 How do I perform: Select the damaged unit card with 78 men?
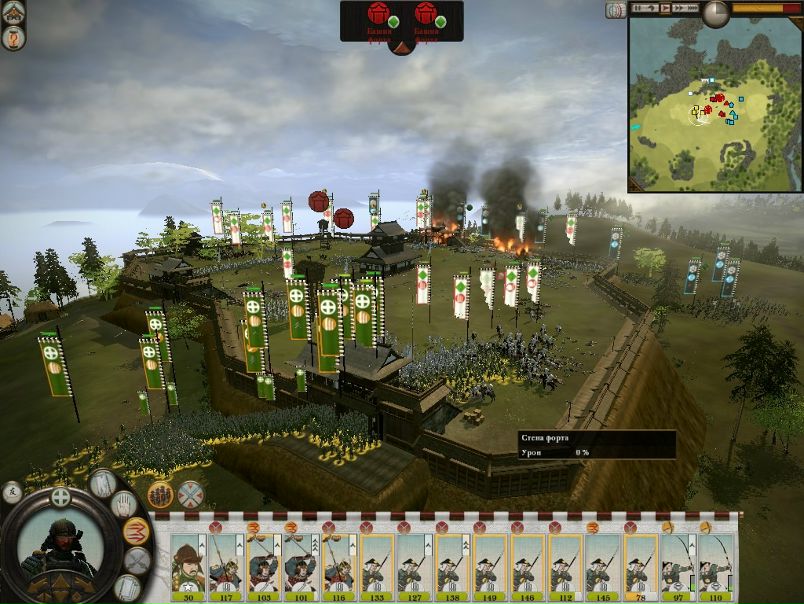tap(641, 565)
